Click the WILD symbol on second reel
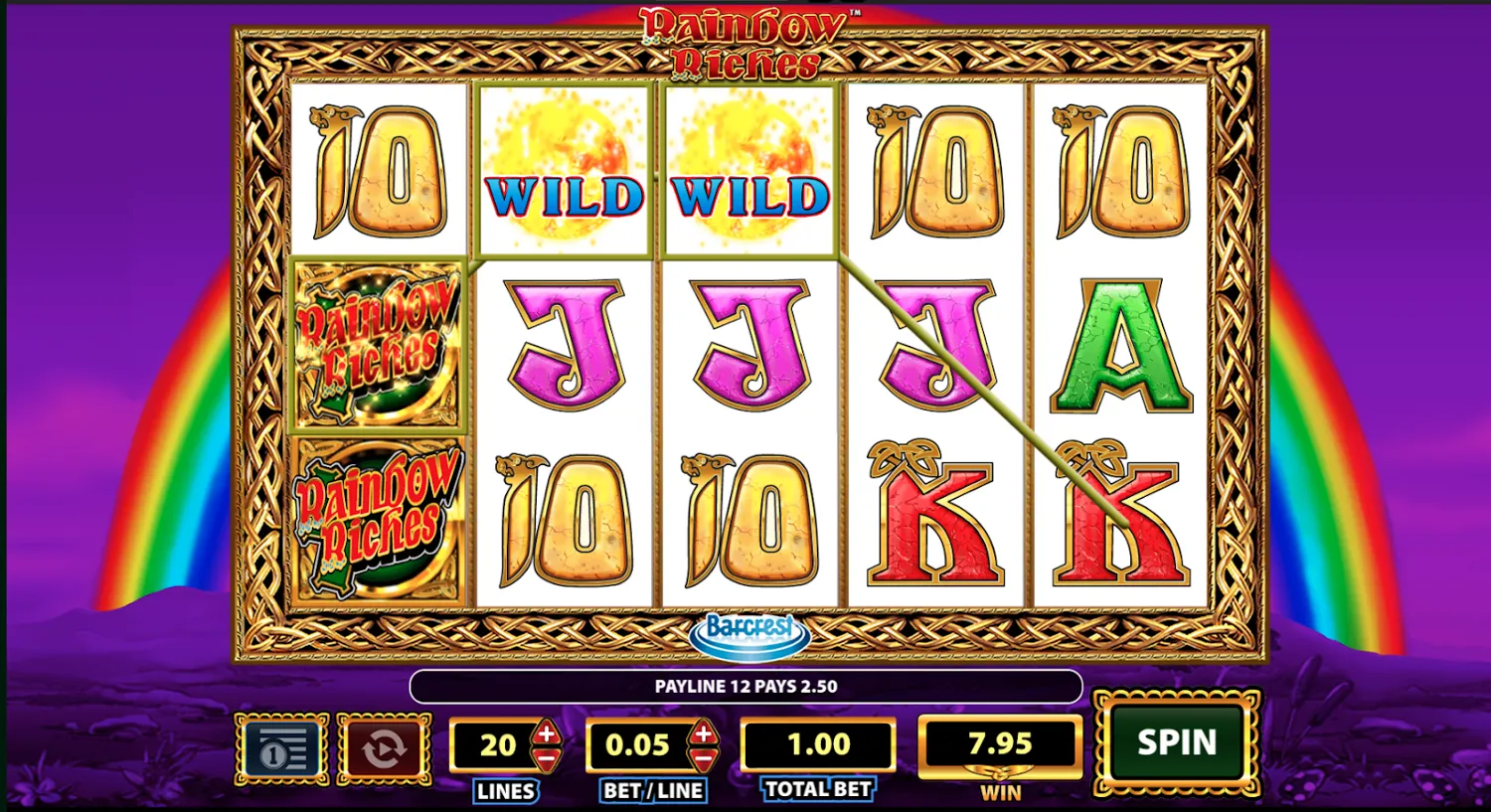Viewport: 1491px width, 812px height. [563, 169]
